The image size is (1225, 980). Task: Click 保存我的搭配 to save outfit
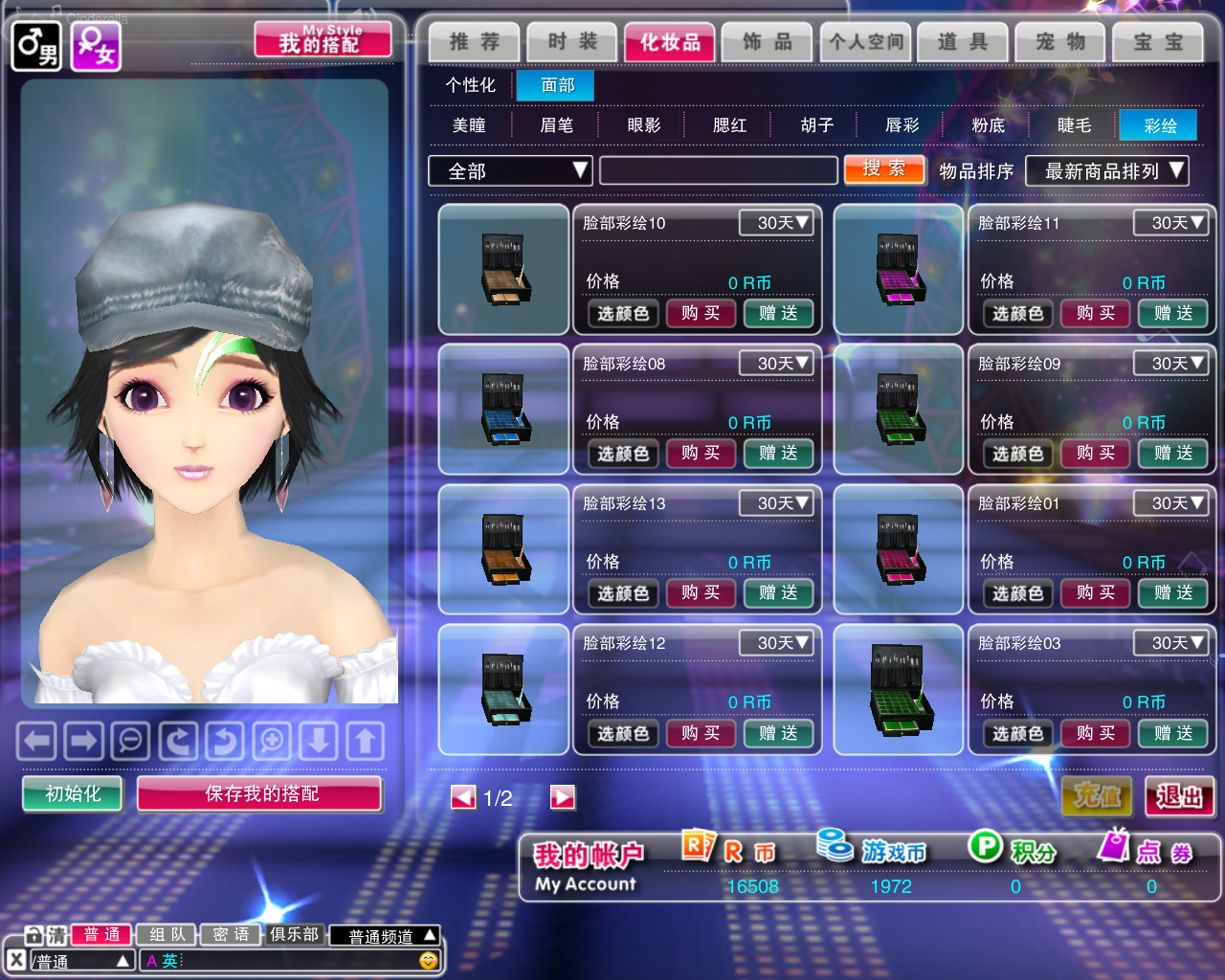(259, 793)
